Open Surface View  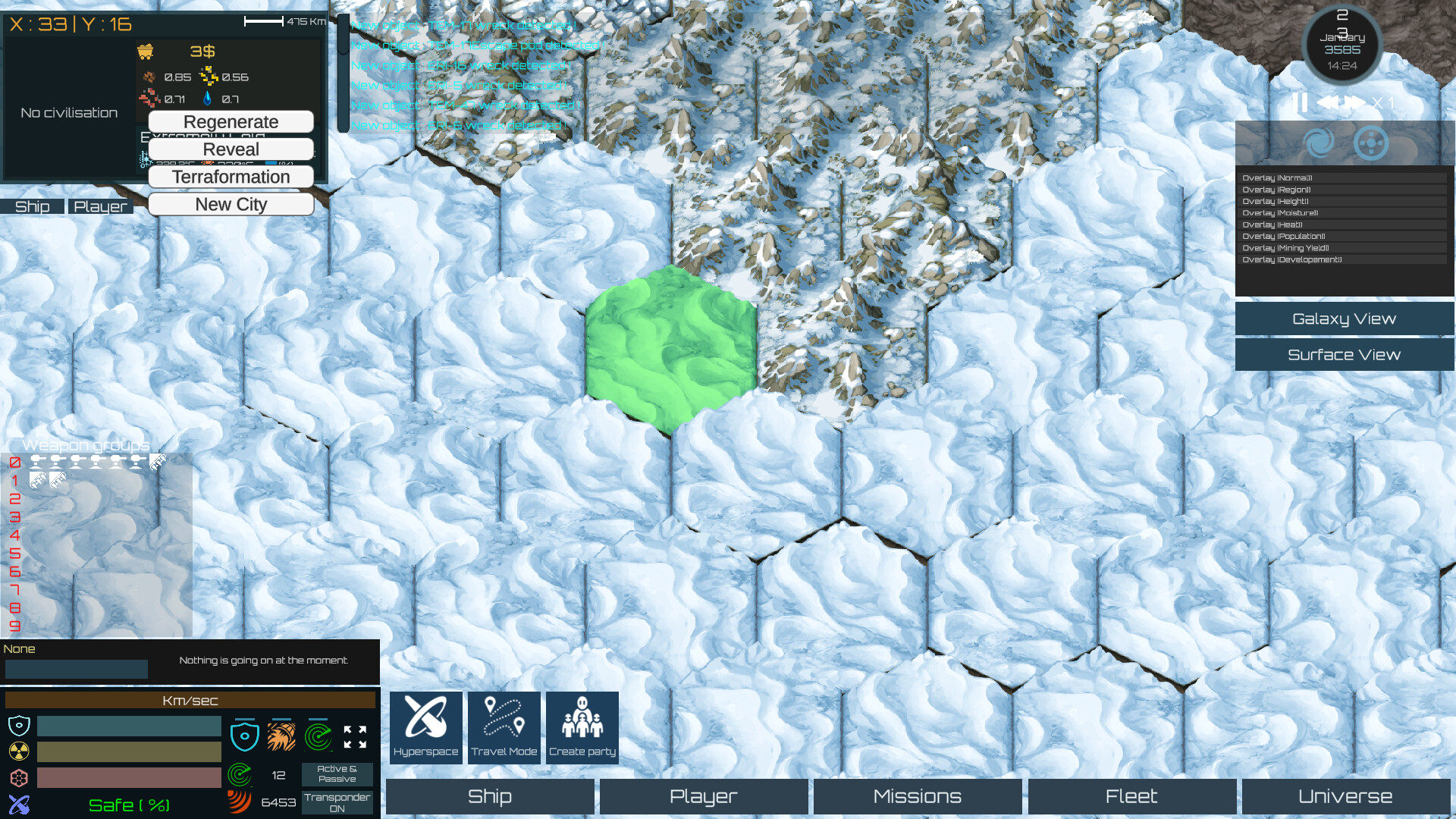point(1343,354)
